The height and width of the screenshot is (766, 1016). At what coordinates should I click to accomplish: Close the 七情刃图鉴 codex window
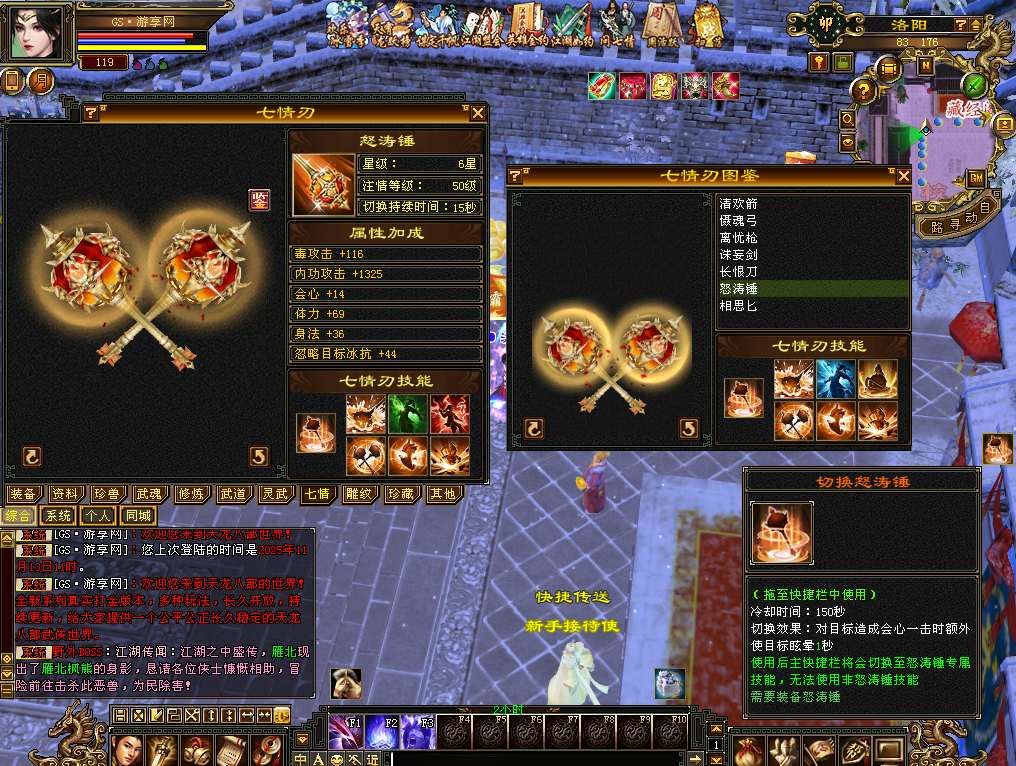pos(903,176)
